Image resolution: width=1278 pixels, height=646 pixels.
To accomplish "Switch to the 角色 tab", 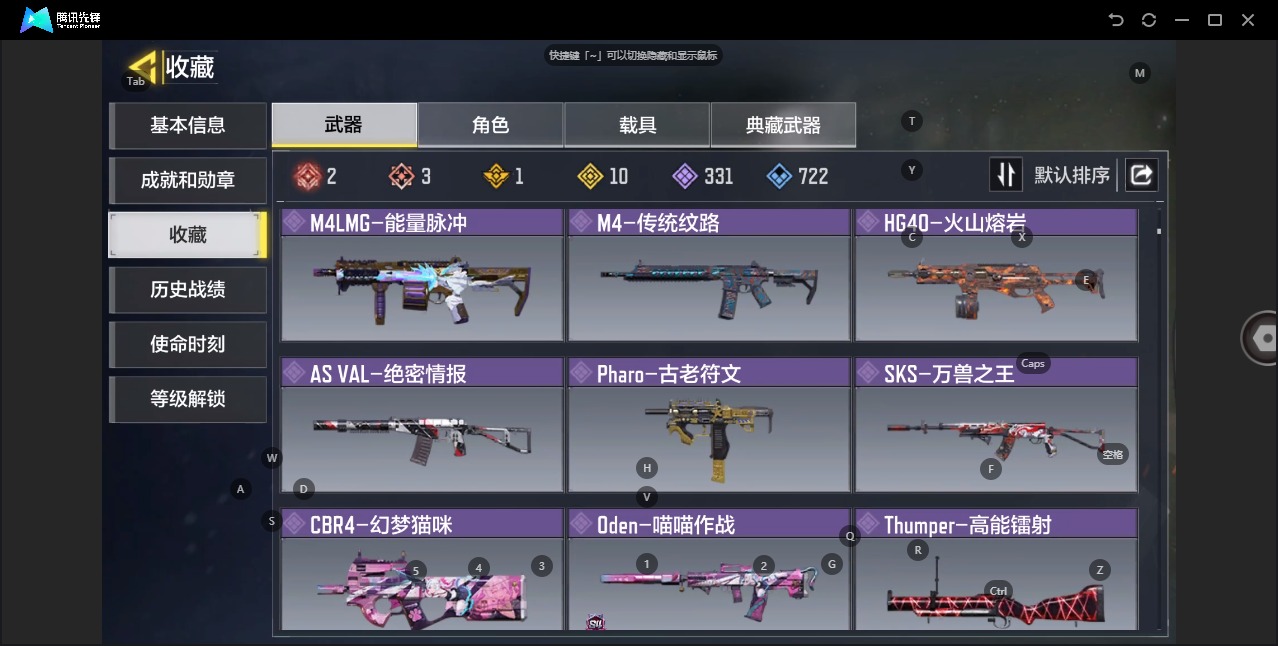I will click(x=490, y=125).
